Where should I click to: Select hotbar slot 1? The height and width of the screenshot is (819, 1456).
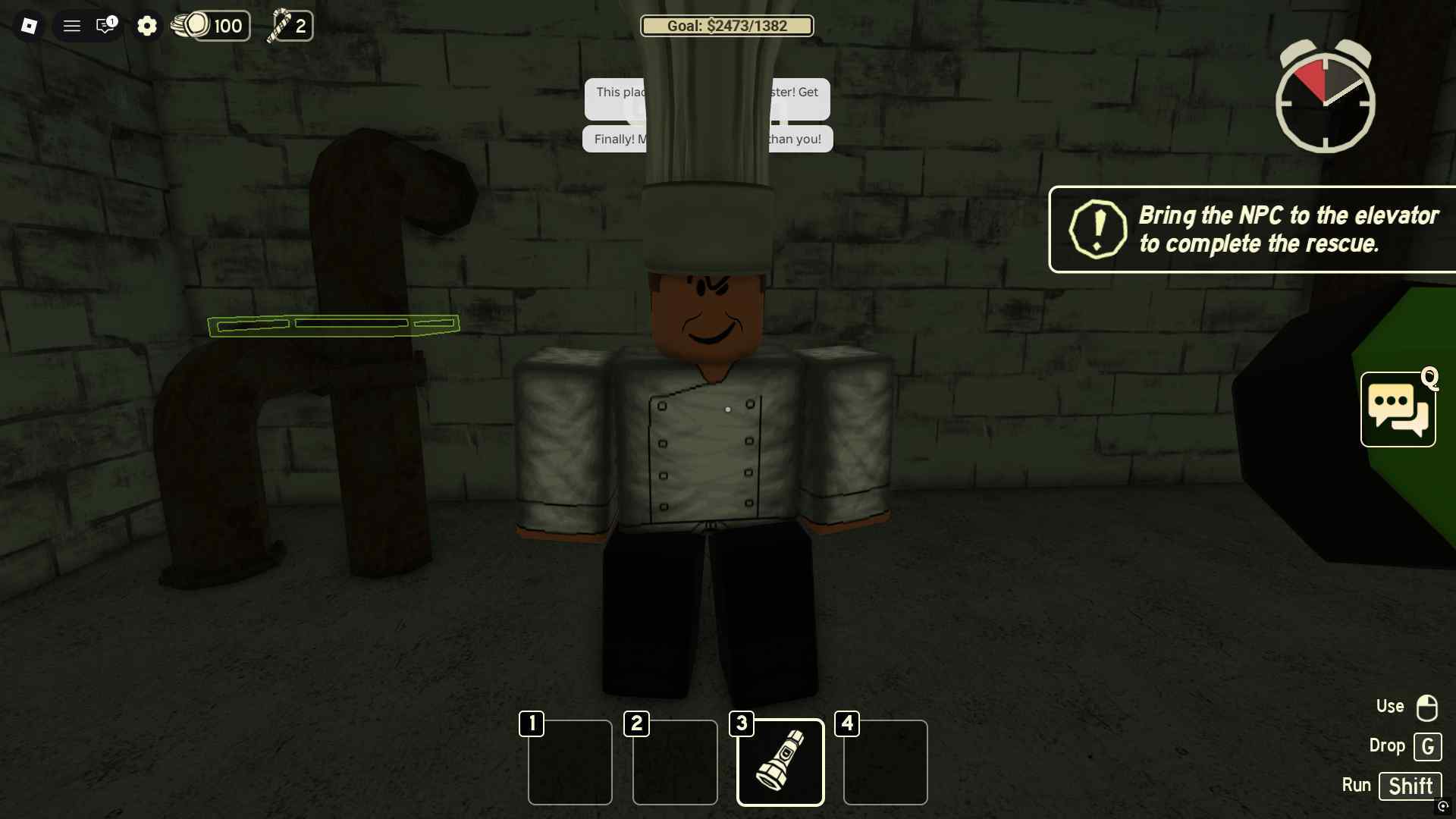[570, 762]
